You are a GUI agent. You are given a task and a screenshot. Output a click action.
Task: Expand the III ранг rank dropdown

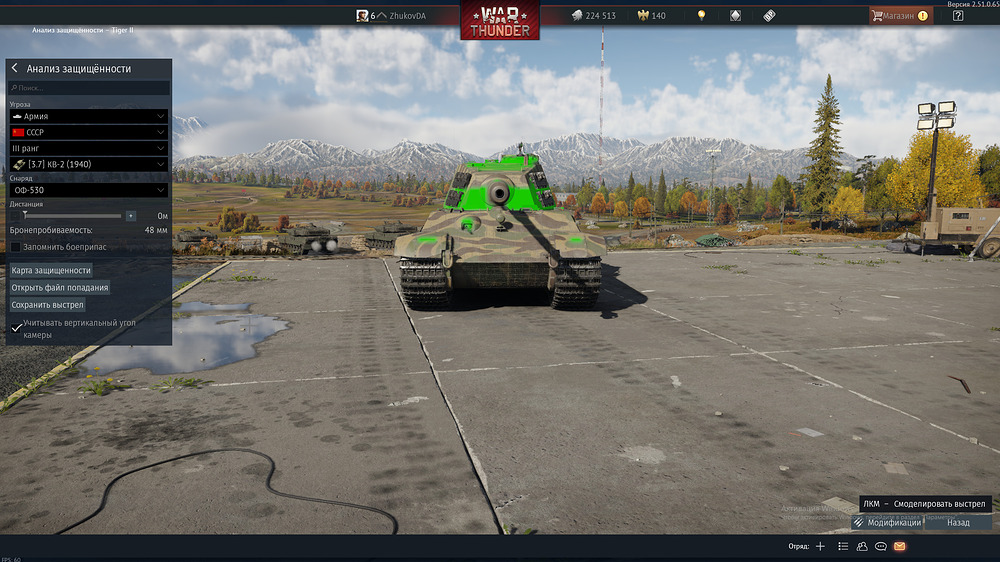point(88,148)
